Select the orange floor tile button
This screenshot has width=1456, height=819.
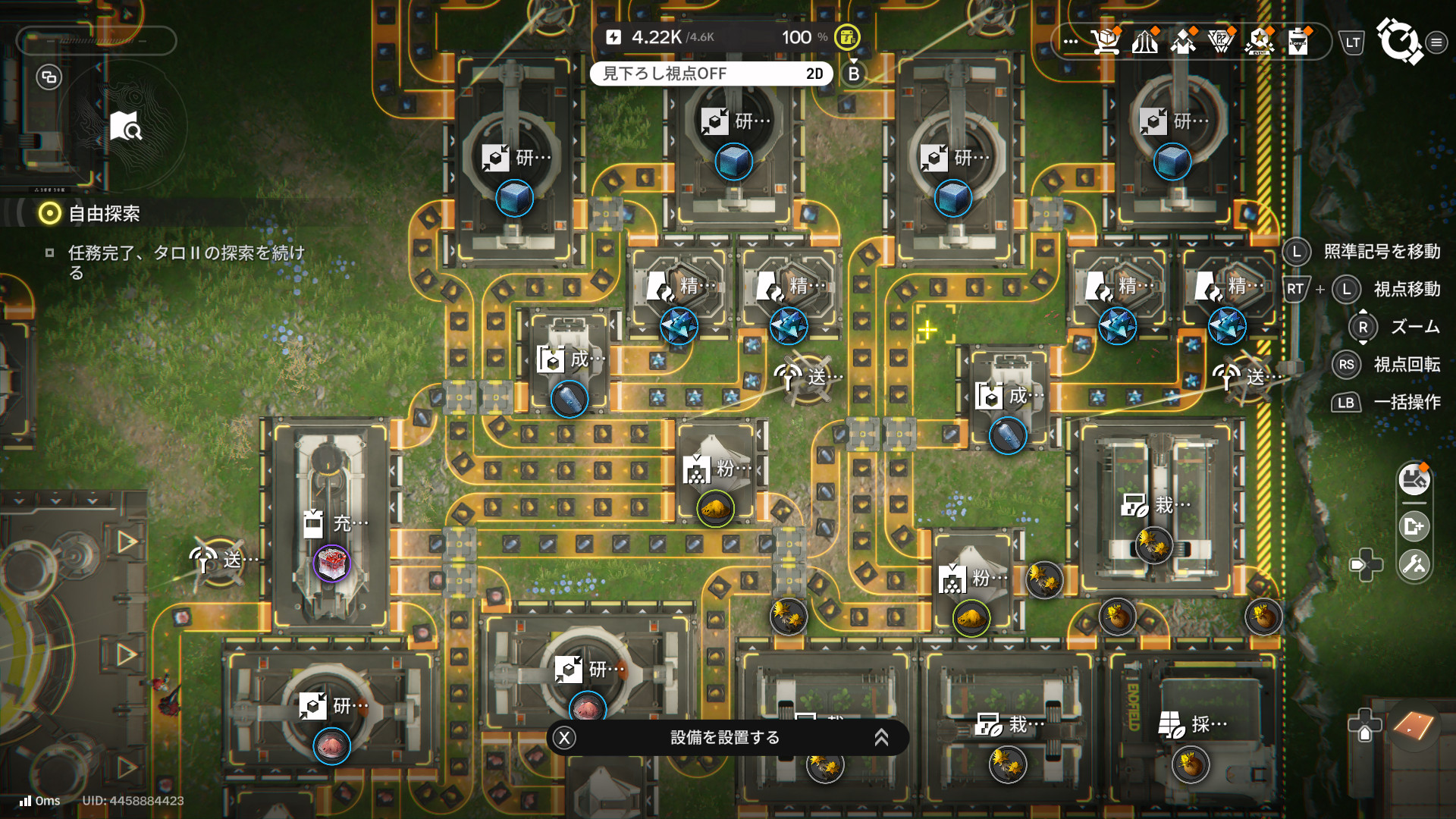(1413, 726)
